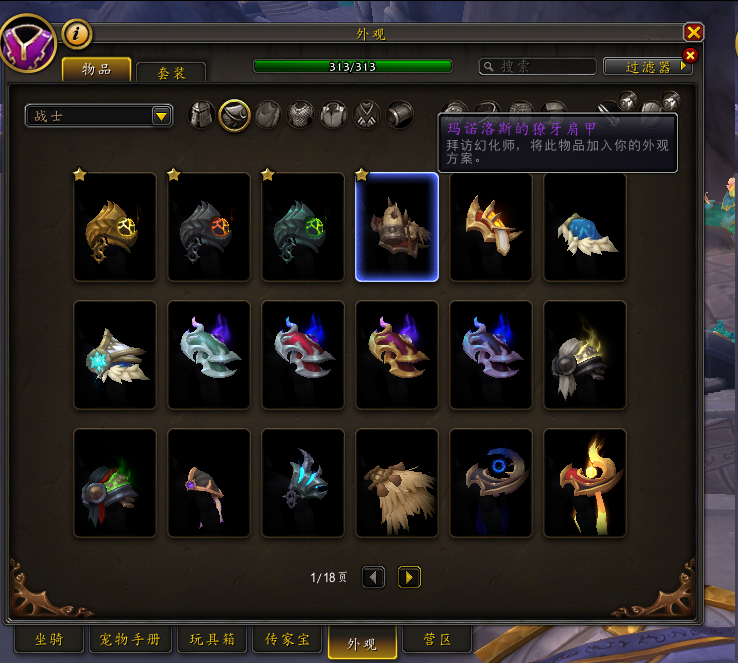Viewport: 738px width, 663px height.
Task: Open the 战士 class dropdown
Action: coord(99,116)
